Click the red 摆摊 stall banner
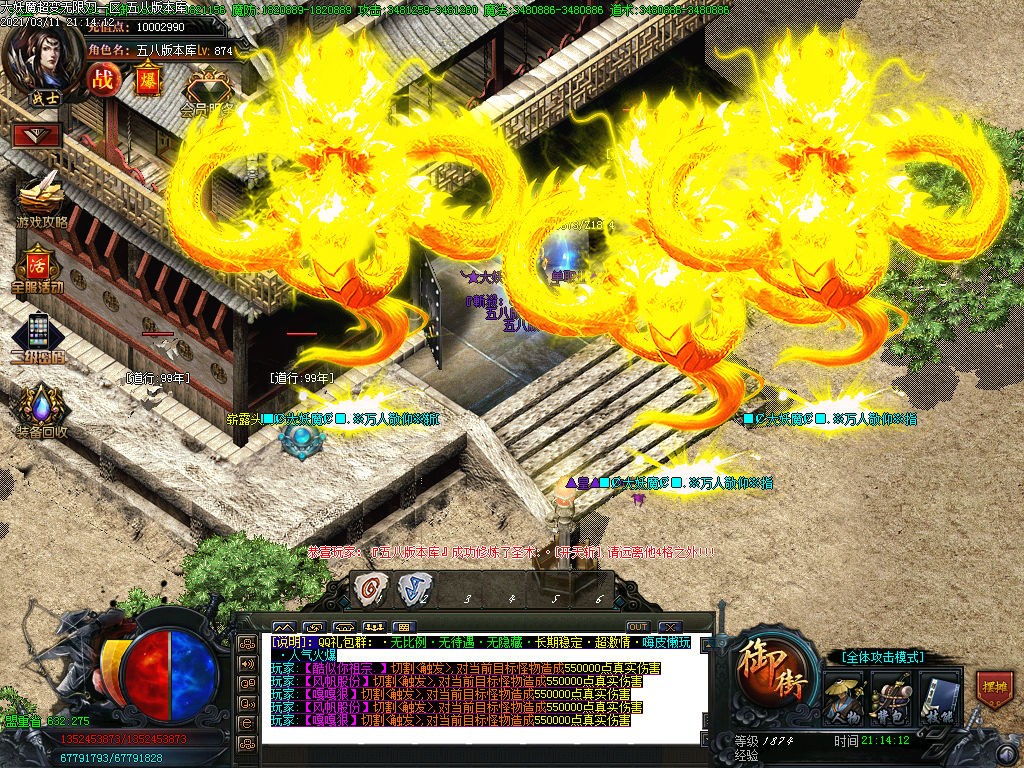 (994, 689)
